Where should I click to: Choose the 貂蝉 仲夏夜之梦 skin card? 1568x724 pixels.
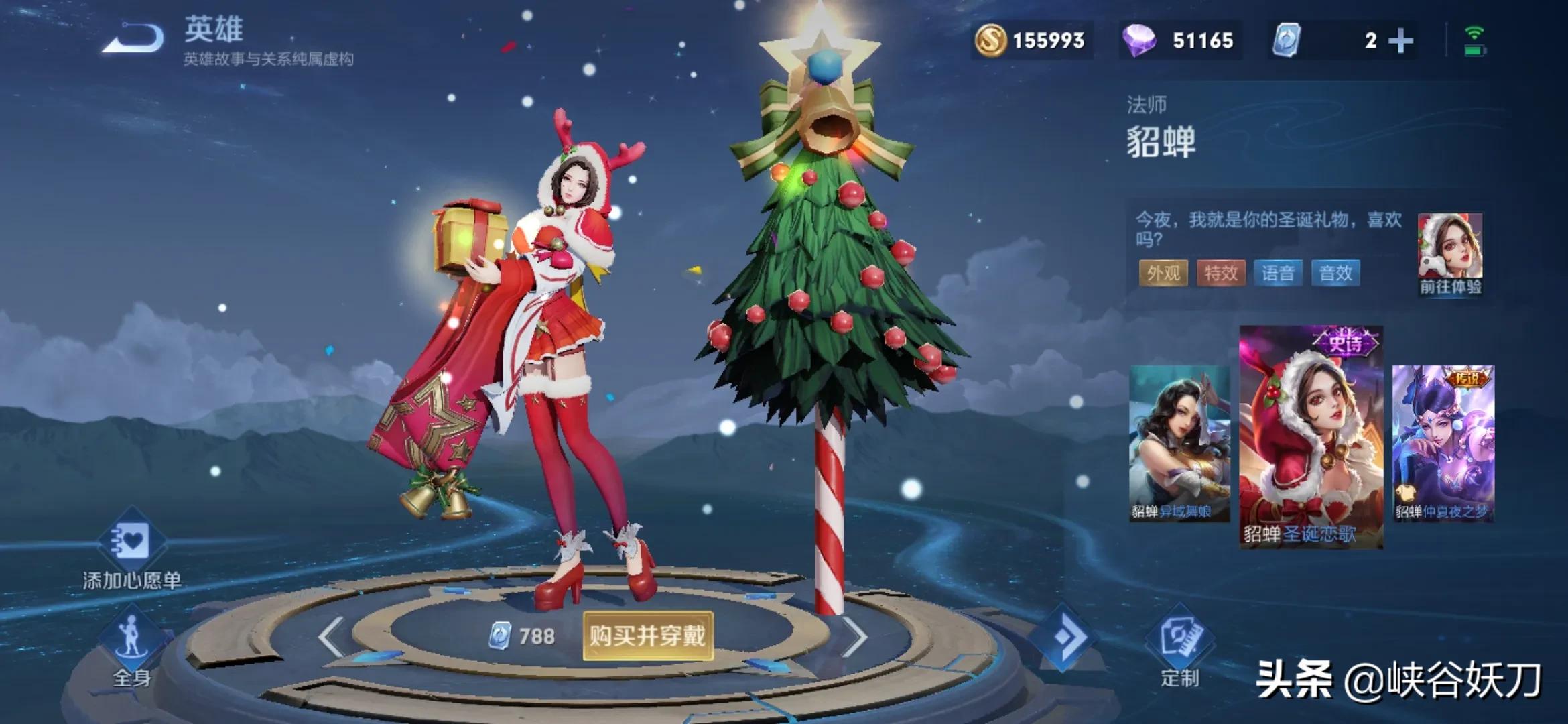[1443, 443]
